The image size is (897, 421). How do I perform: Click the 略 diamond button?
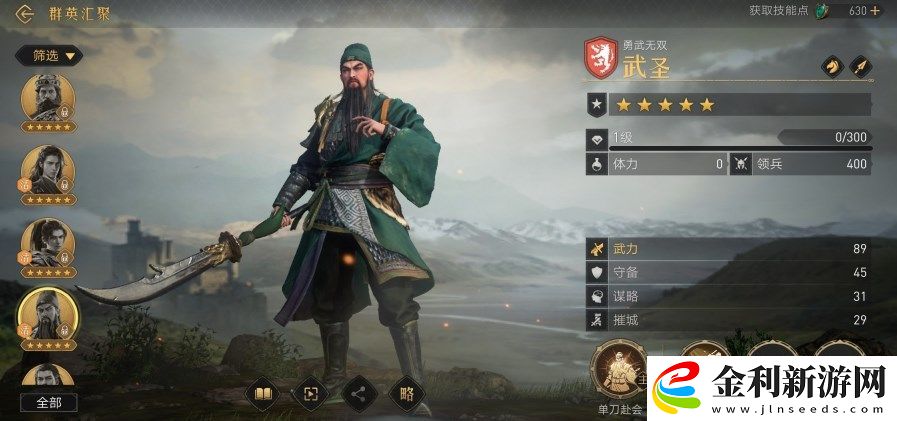tap(406, 394)
